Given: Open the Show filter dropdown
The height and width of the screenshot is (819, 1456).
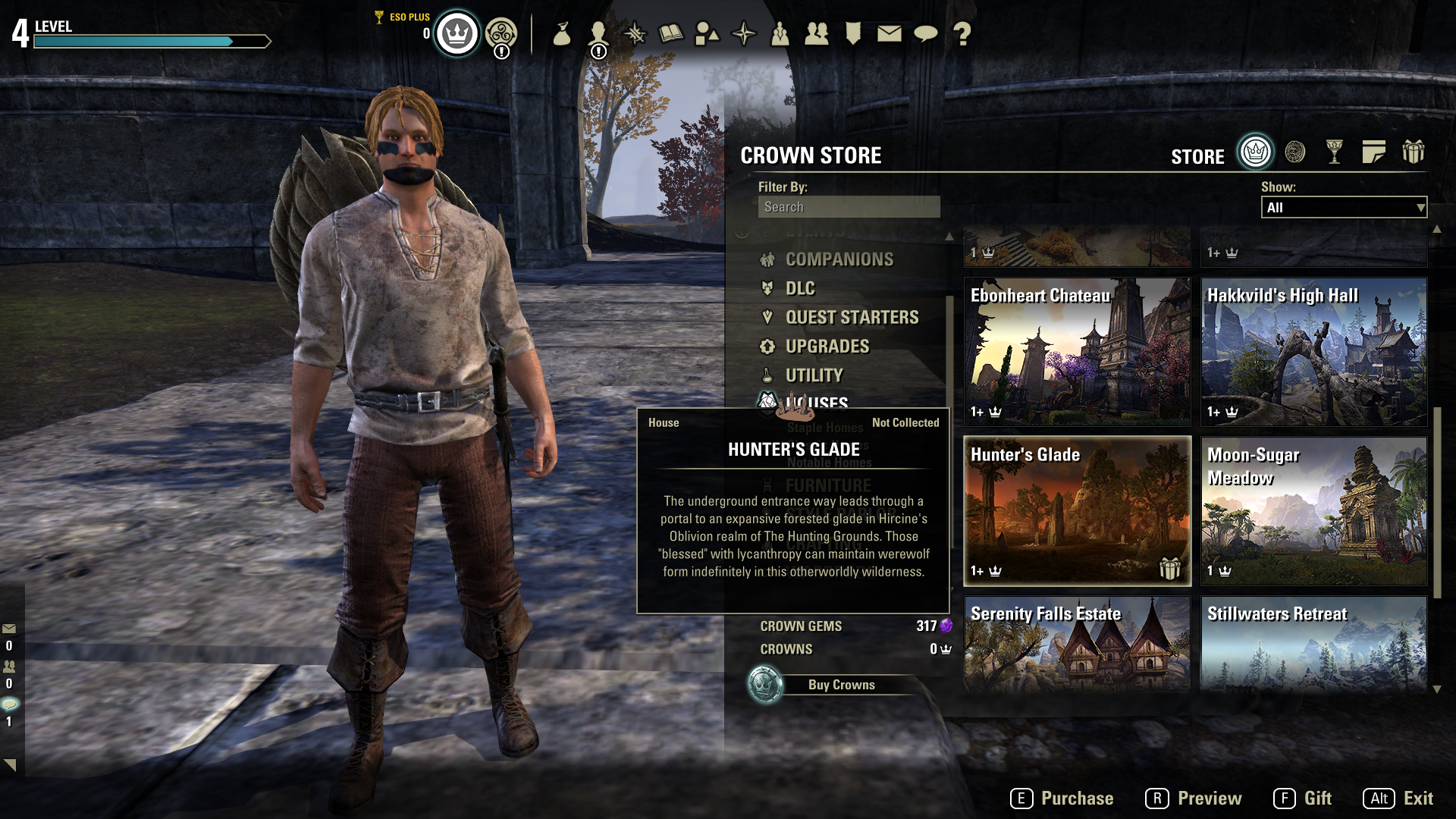Looking at the screenshot, I should [x=1344, y=208].
